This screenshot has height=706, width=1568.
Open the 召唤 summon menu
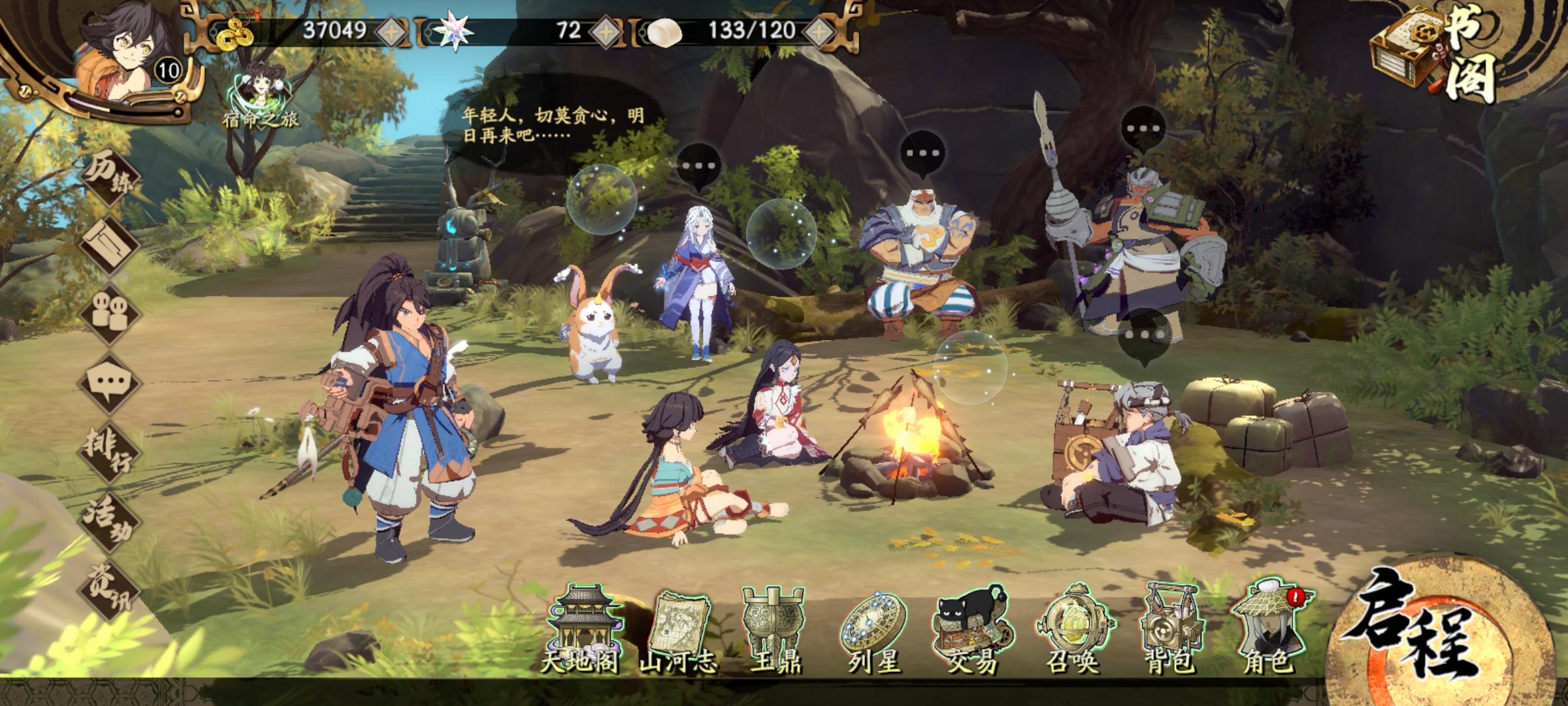pos(1072,629)
